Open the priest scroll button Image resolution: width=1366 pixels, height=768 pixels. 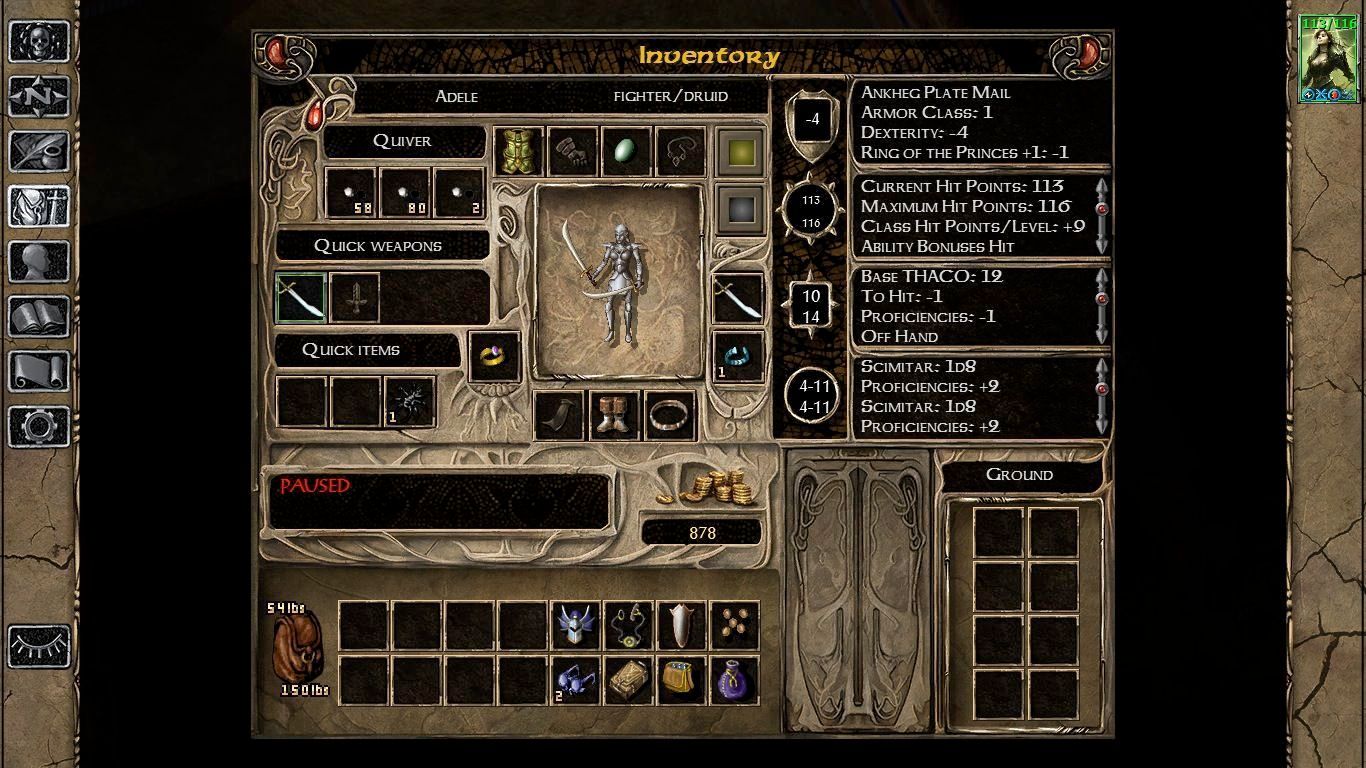[x=39, y=372]
